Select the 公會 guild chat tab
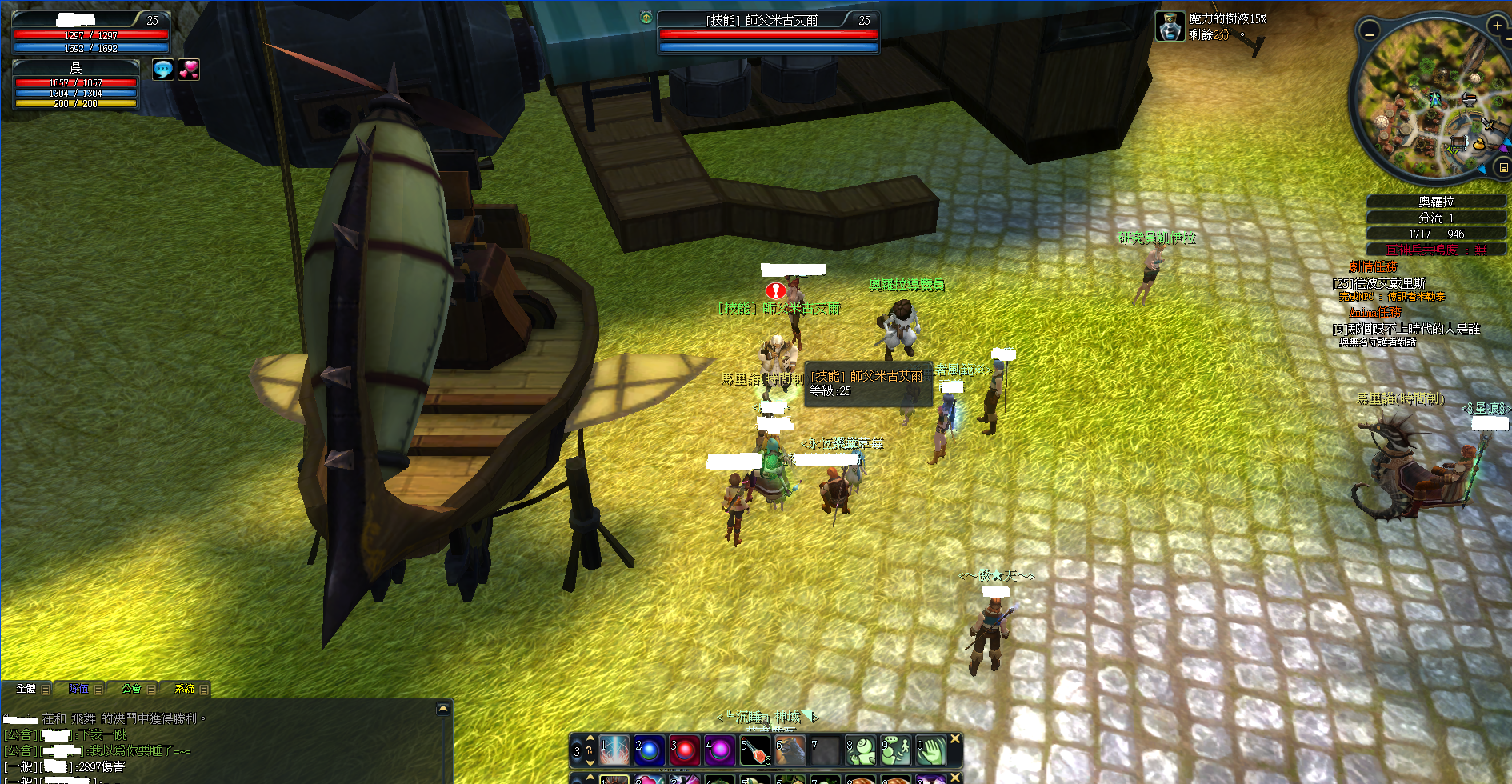Image resolution: width=1512 pixels, height=784 pixels. (132, 688)
